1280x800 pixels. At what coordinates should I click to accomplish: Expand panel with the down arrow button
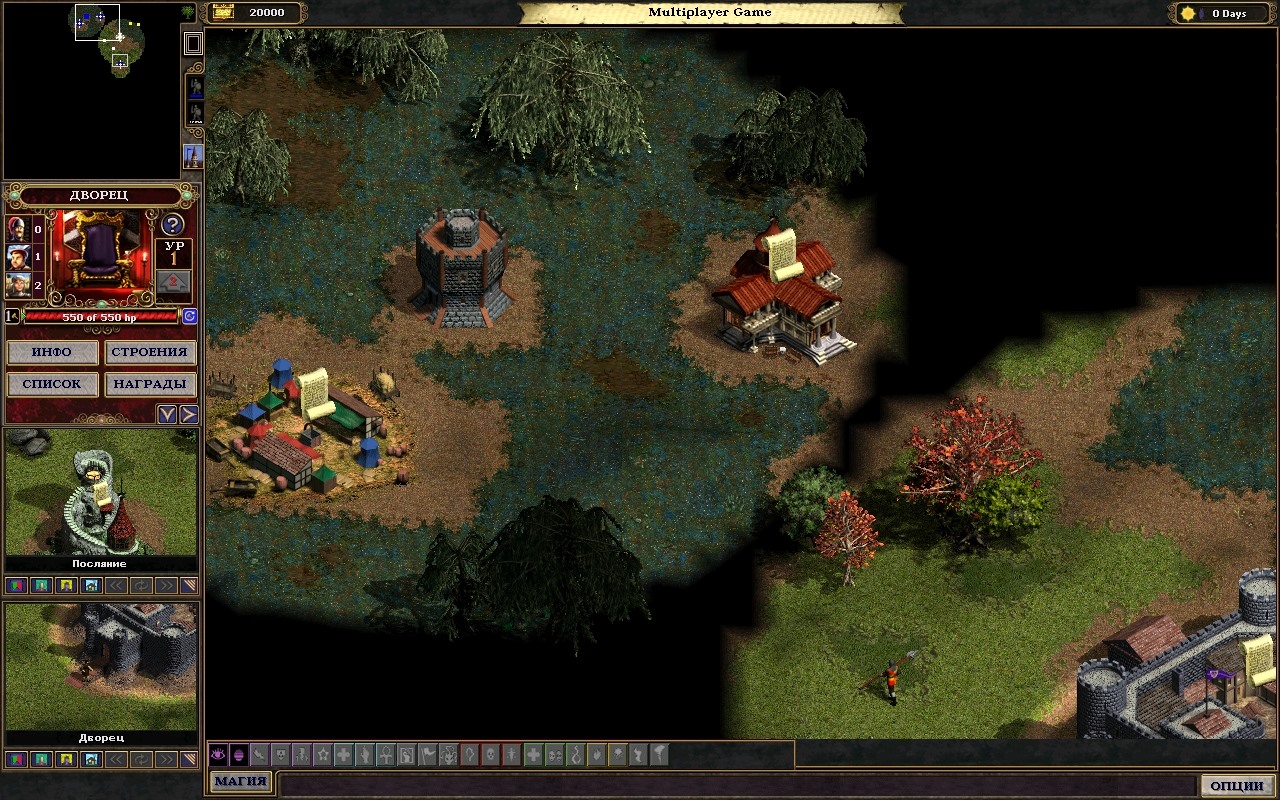tap(167, 414)
